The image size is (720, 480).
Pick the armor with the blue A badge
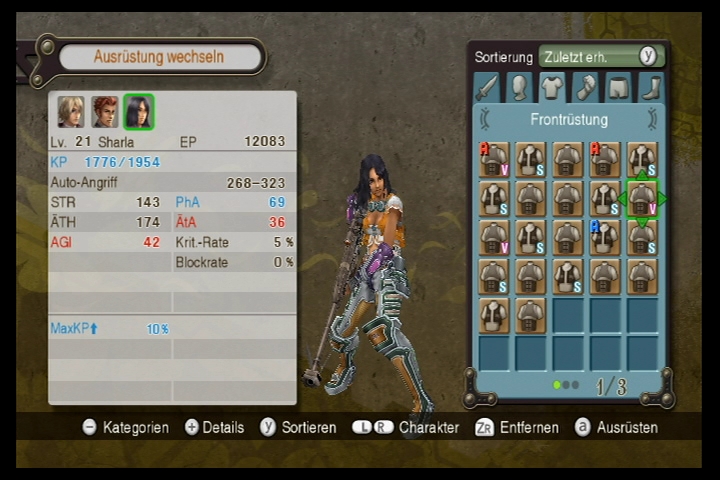point(604,237)
